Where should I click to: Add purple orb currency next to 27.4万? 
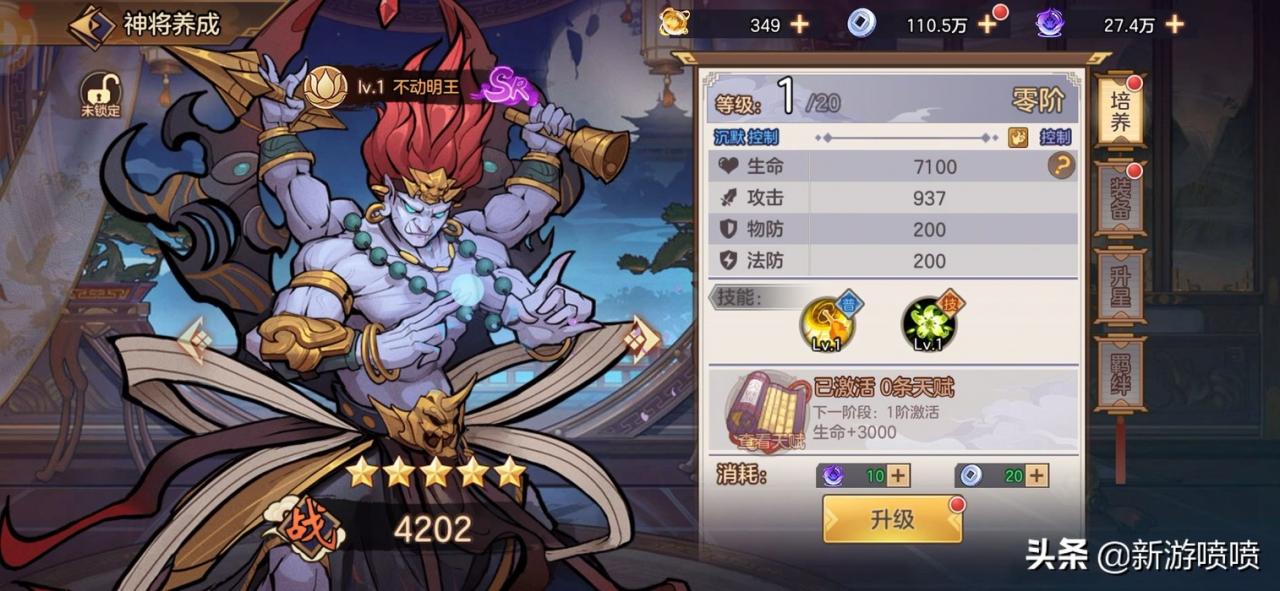click(x=1174, y=25)
